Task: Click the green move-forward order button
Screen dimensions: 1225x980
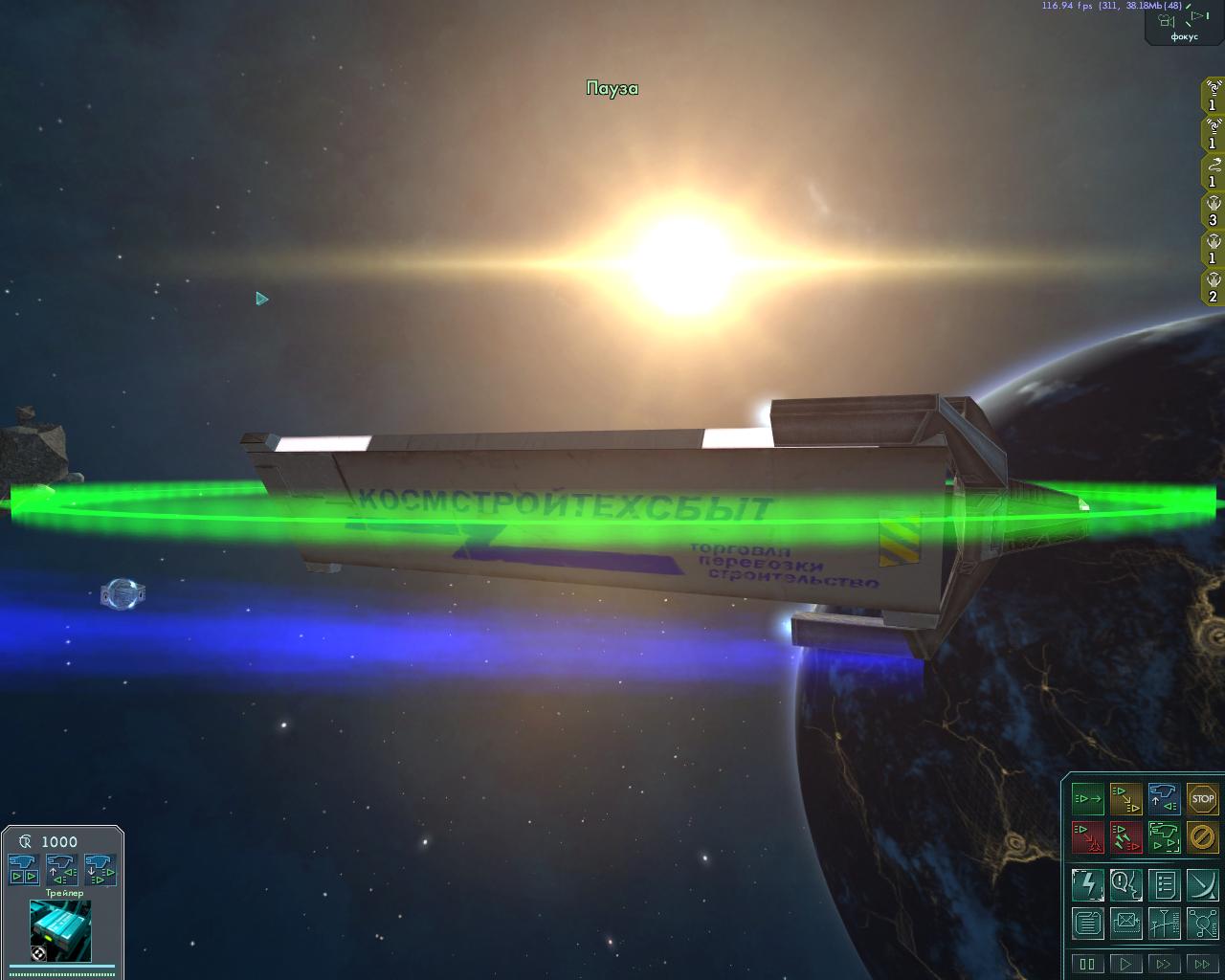Action: point(1087,798)
